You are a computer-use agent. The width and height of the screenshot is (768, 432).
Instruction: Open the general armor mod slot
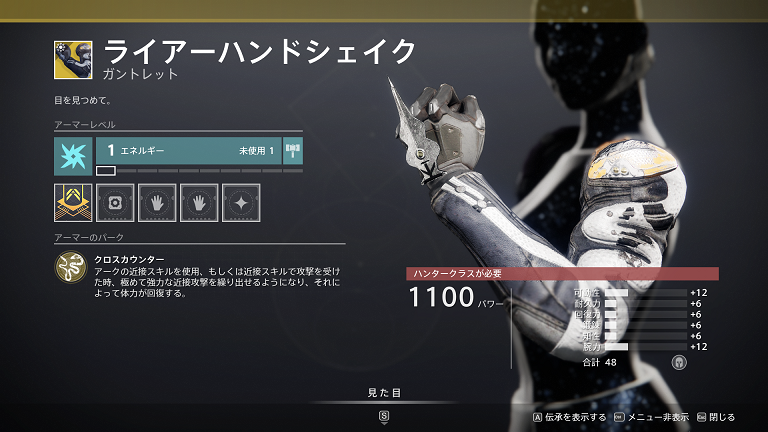click(115, 203)
